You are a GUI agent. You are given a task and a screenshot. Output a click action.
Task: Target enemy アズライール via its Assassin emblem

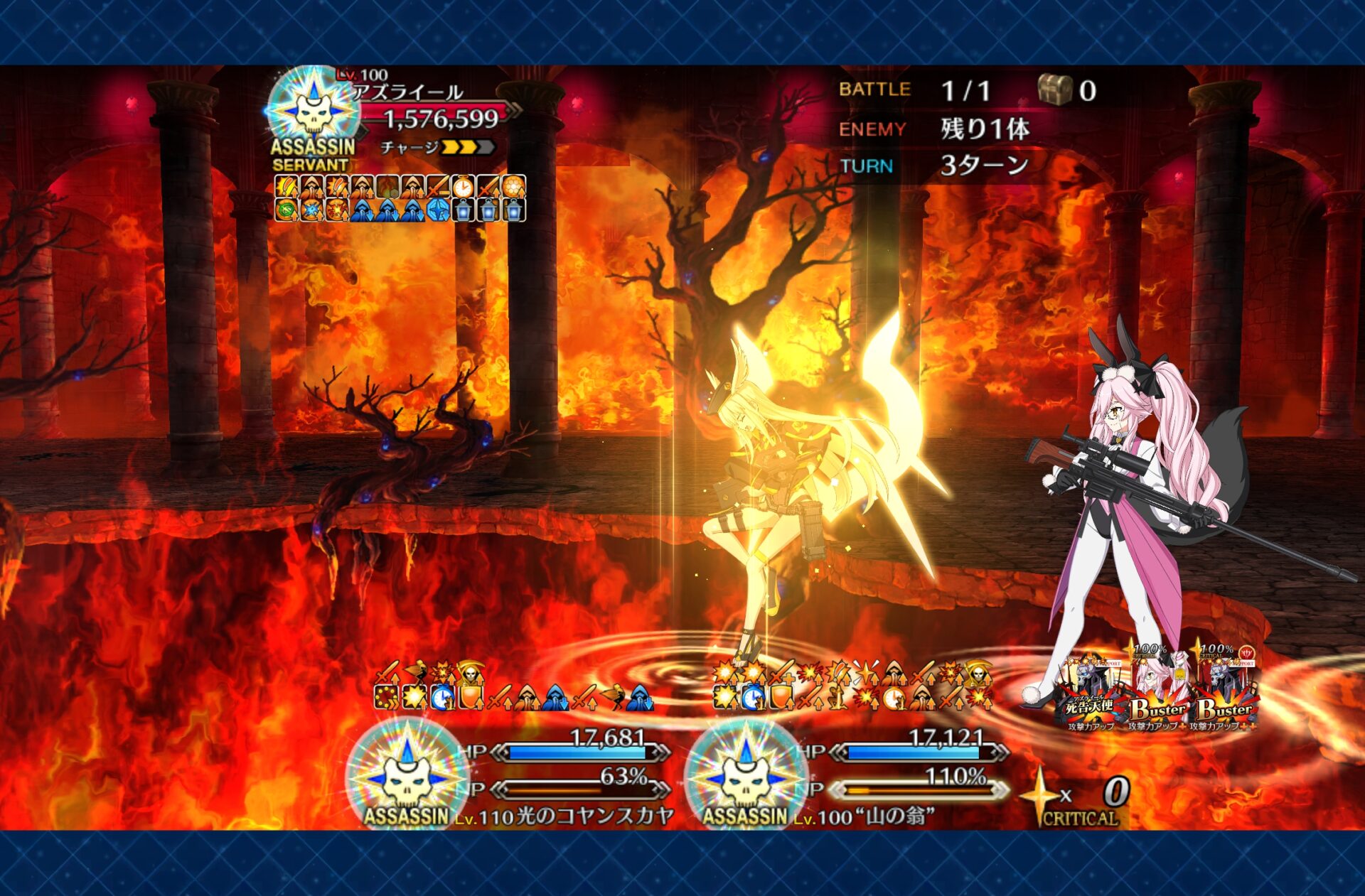click(313, 112)
